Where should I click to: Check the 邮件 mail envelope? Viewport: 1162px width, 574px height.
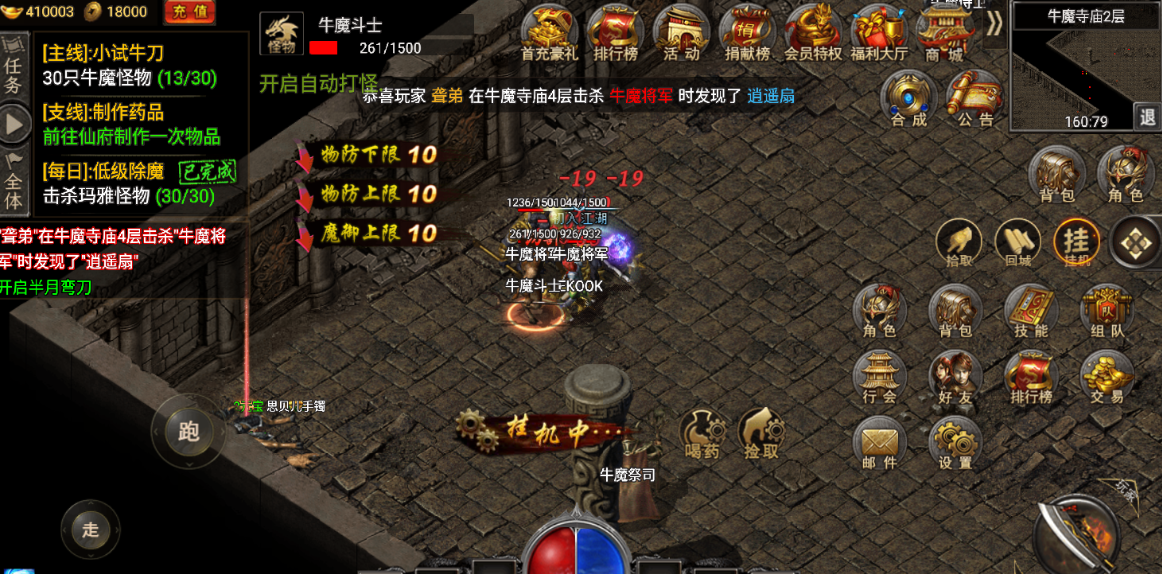pos(879,443)
